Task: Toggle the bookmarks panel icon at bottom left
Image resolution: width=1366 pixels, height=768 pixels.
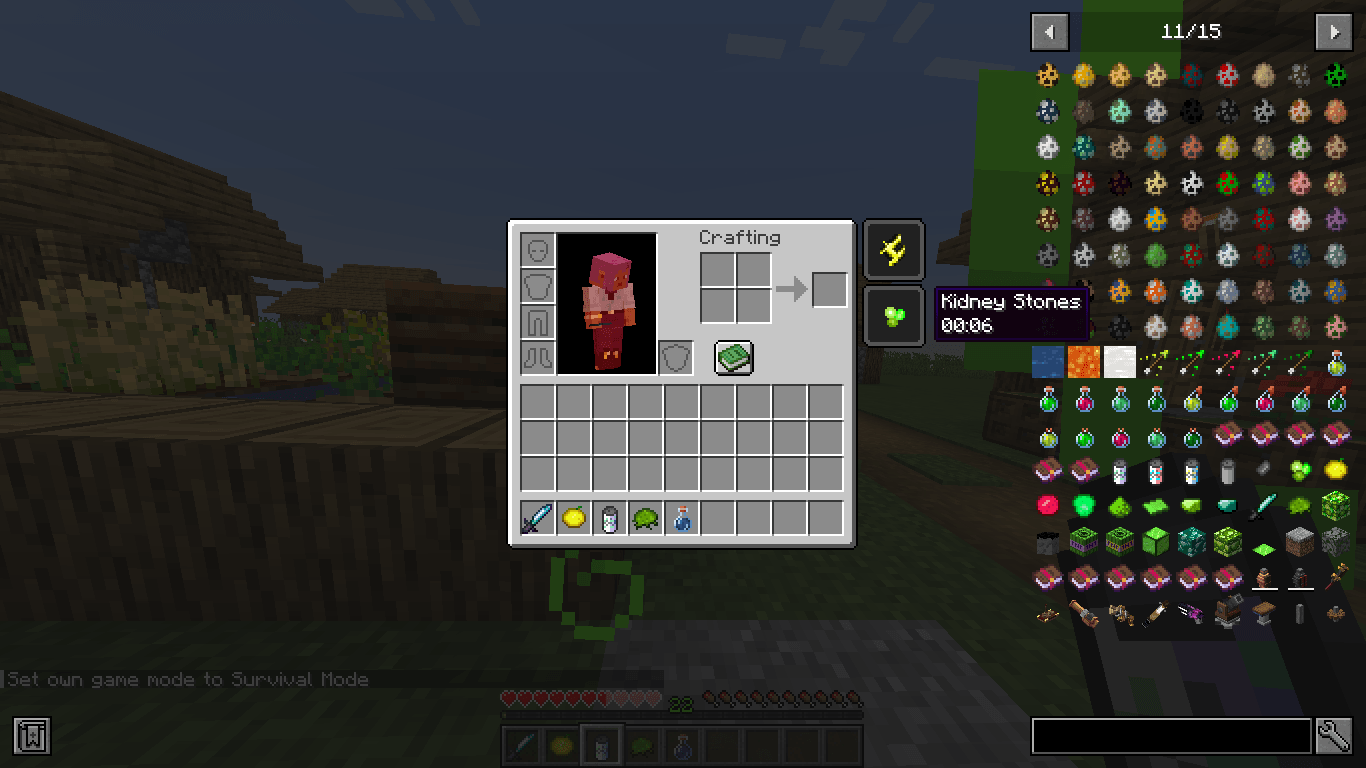Action: (32, 736)
